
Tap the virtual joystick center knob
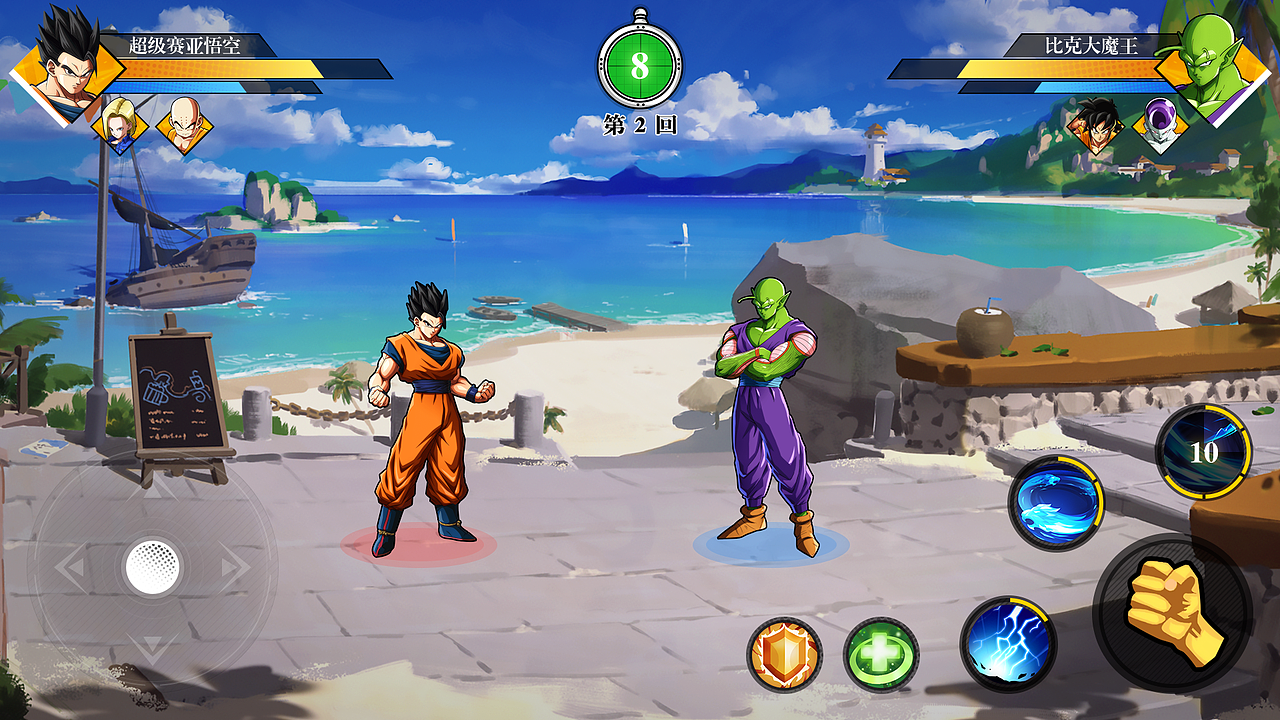(x=152, y=568)
